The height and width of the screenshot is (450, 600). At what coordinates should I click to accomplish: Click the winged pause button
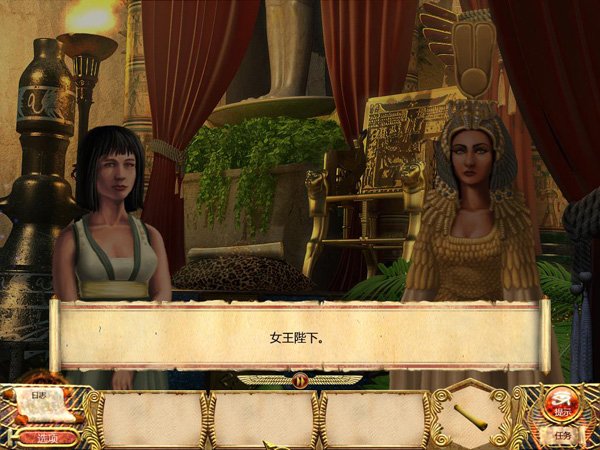pos(299,380)
